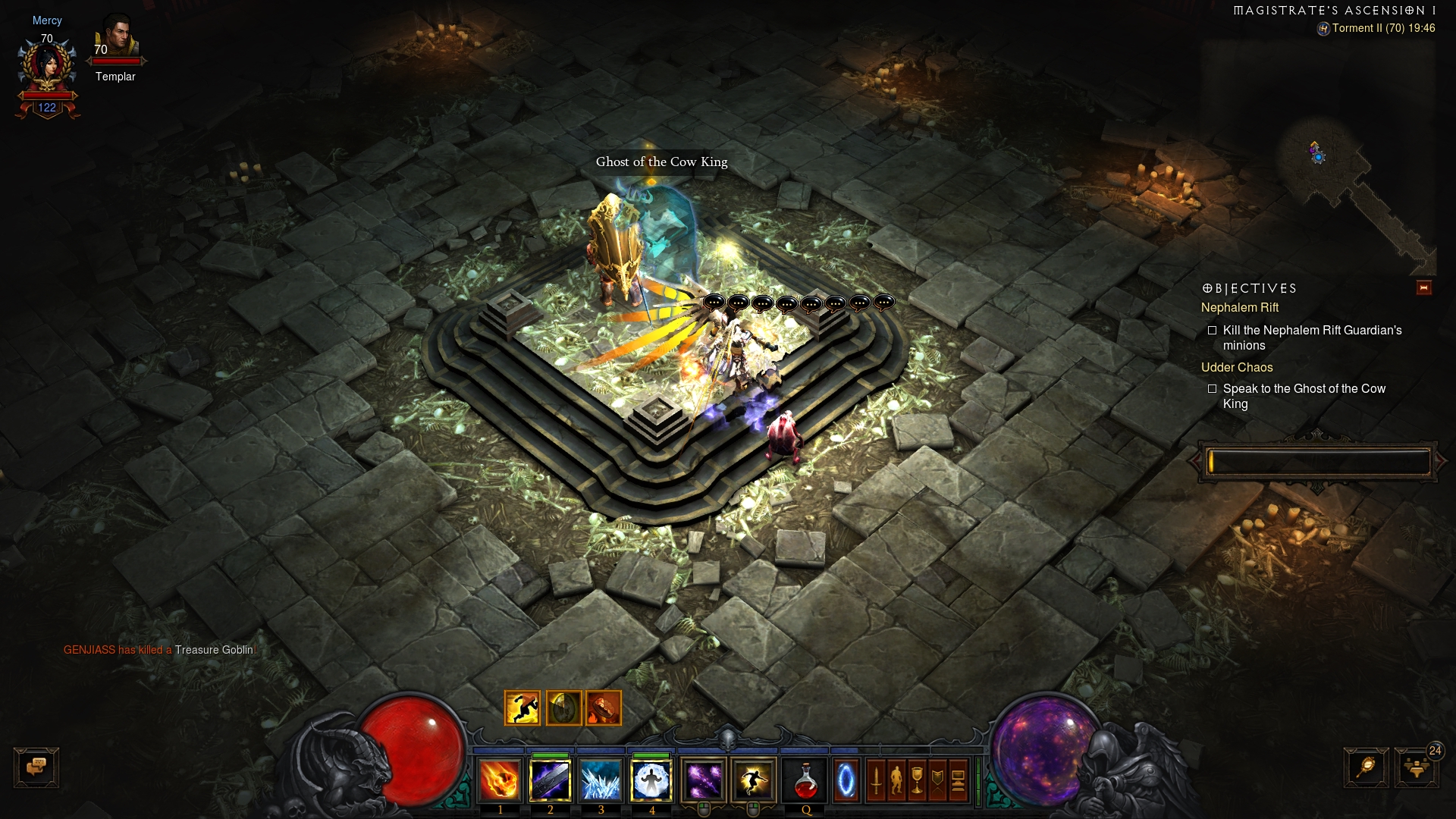Open the social friends list button
This screenshot has height=819, width=1456.
[1416, 767]
